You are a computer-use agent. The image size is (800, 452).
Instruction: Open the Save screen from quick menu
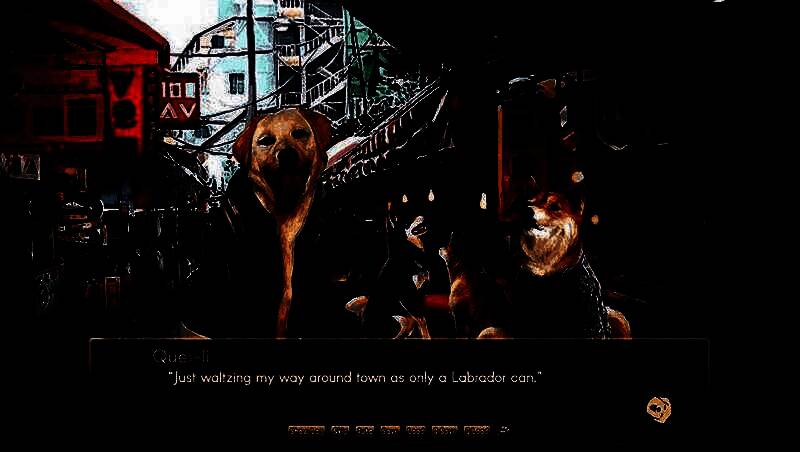(390, 431)
